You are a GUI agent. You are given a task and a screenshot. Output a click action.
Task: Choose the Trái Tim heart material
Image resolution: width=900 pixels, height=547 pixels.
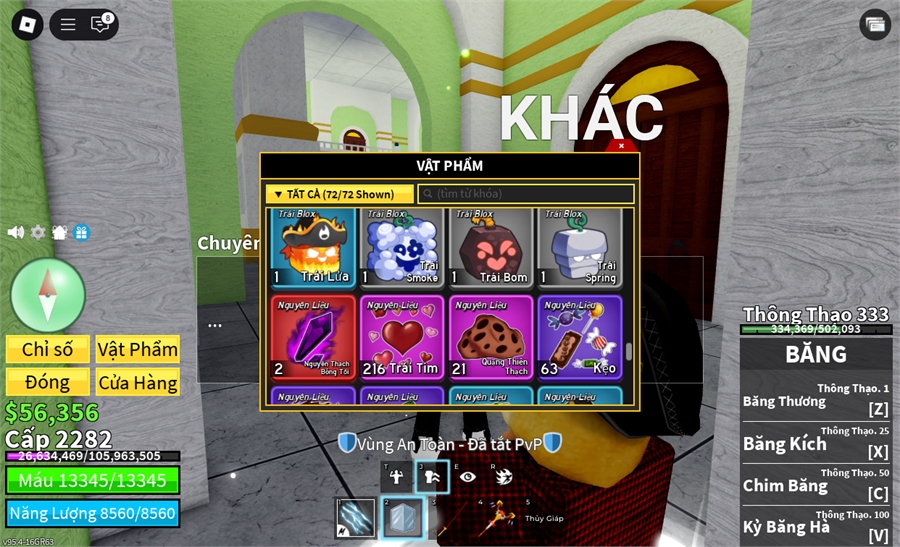(x=402, y=337)
